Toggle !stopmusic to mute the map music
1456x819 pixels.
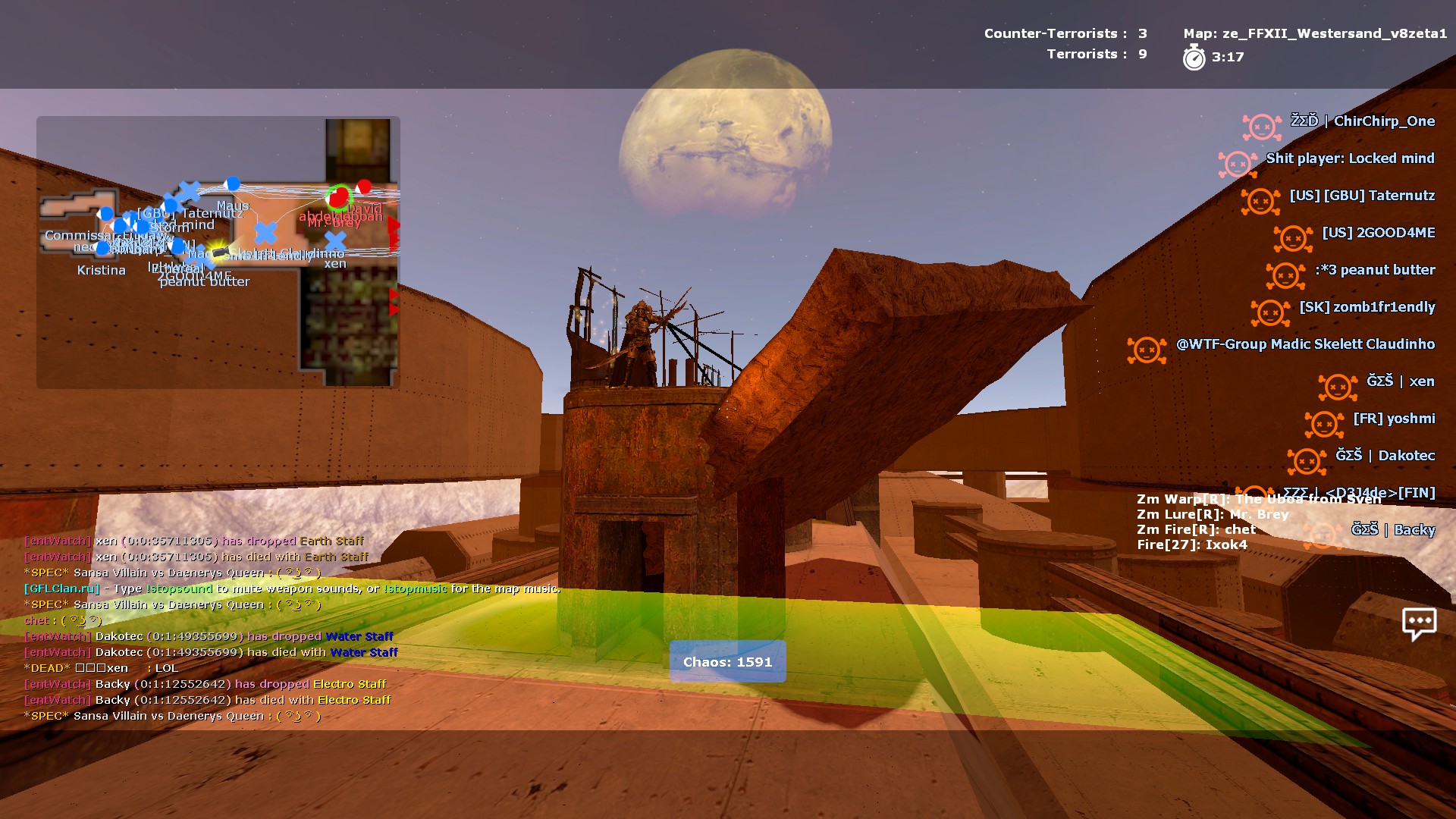tap(416, 588)
